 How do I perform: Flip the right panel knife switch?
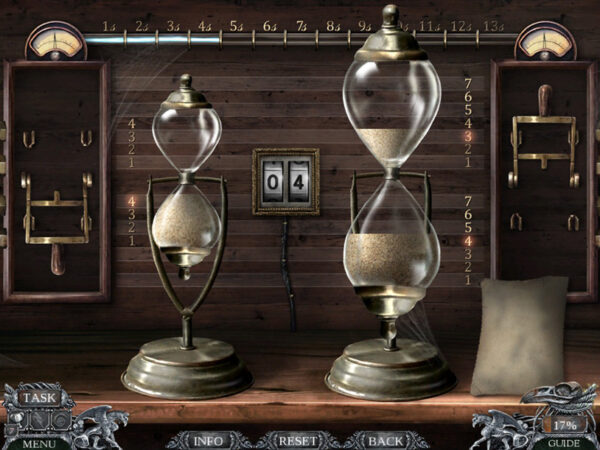click(543, 140)
